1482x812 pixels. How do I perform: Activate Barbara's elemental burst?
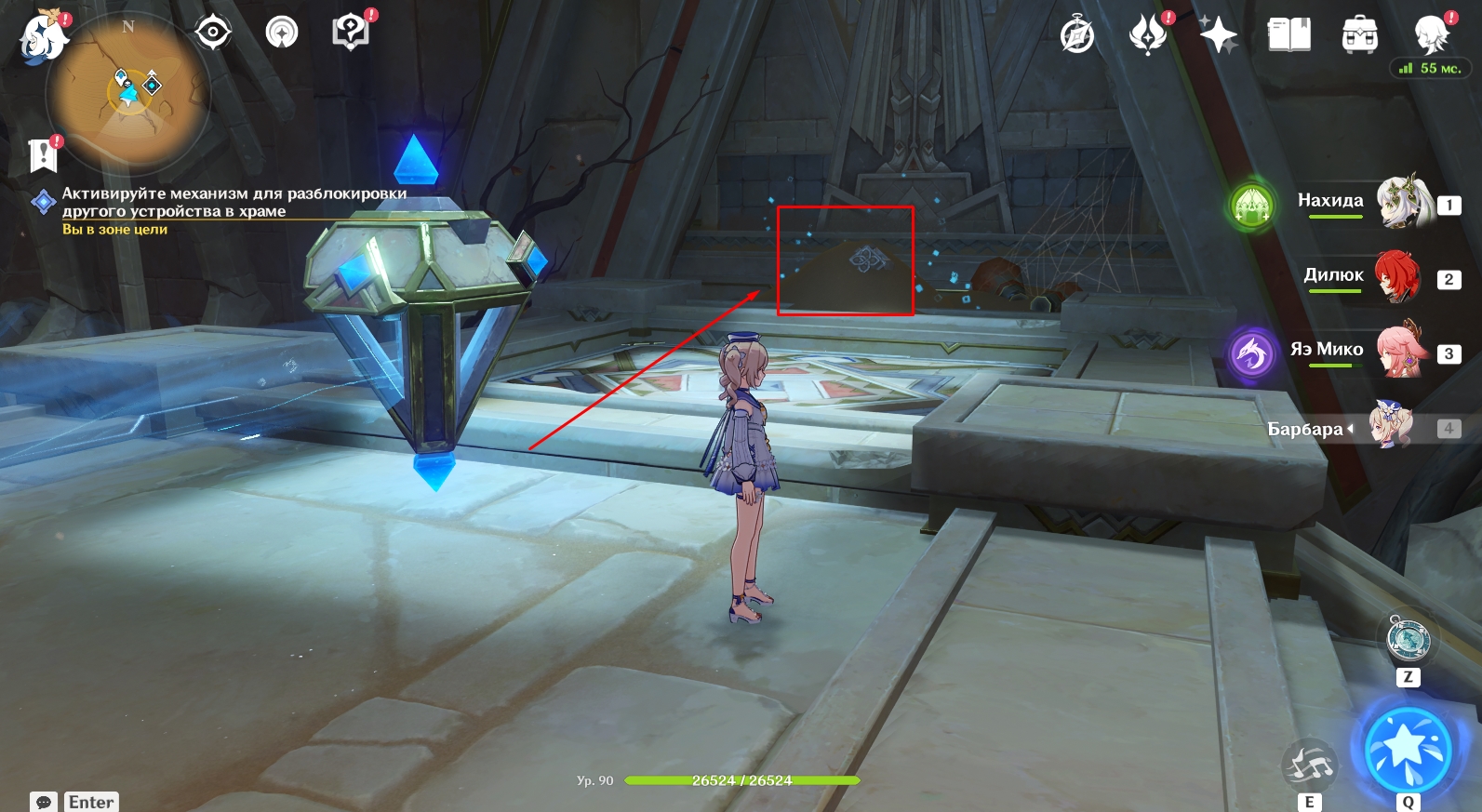tap(1408, 749)
